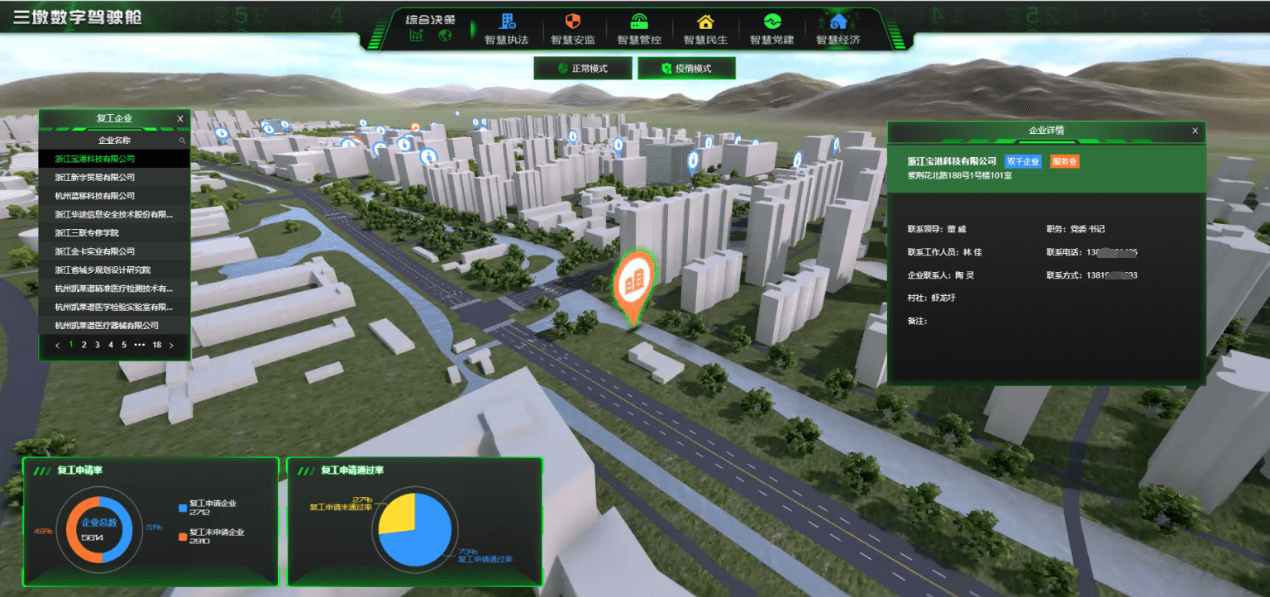The image size is (1270, 597).
Task: Close the 企业详情 panel
Action: click(1195, 131)
